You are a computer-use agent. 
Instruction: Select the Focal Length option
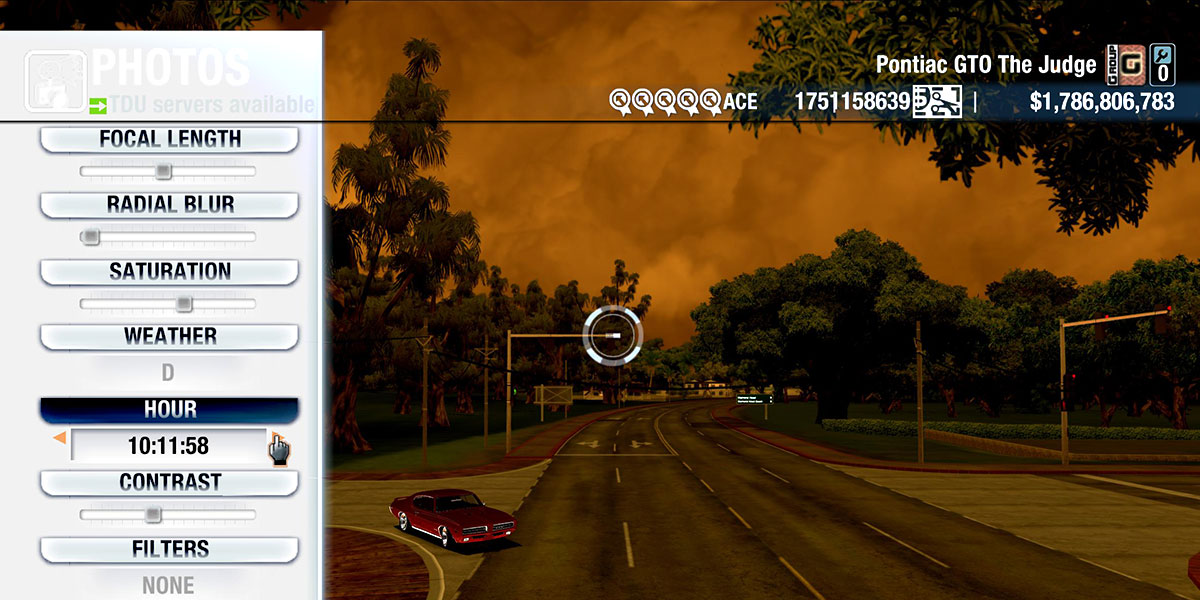(169, 140)
